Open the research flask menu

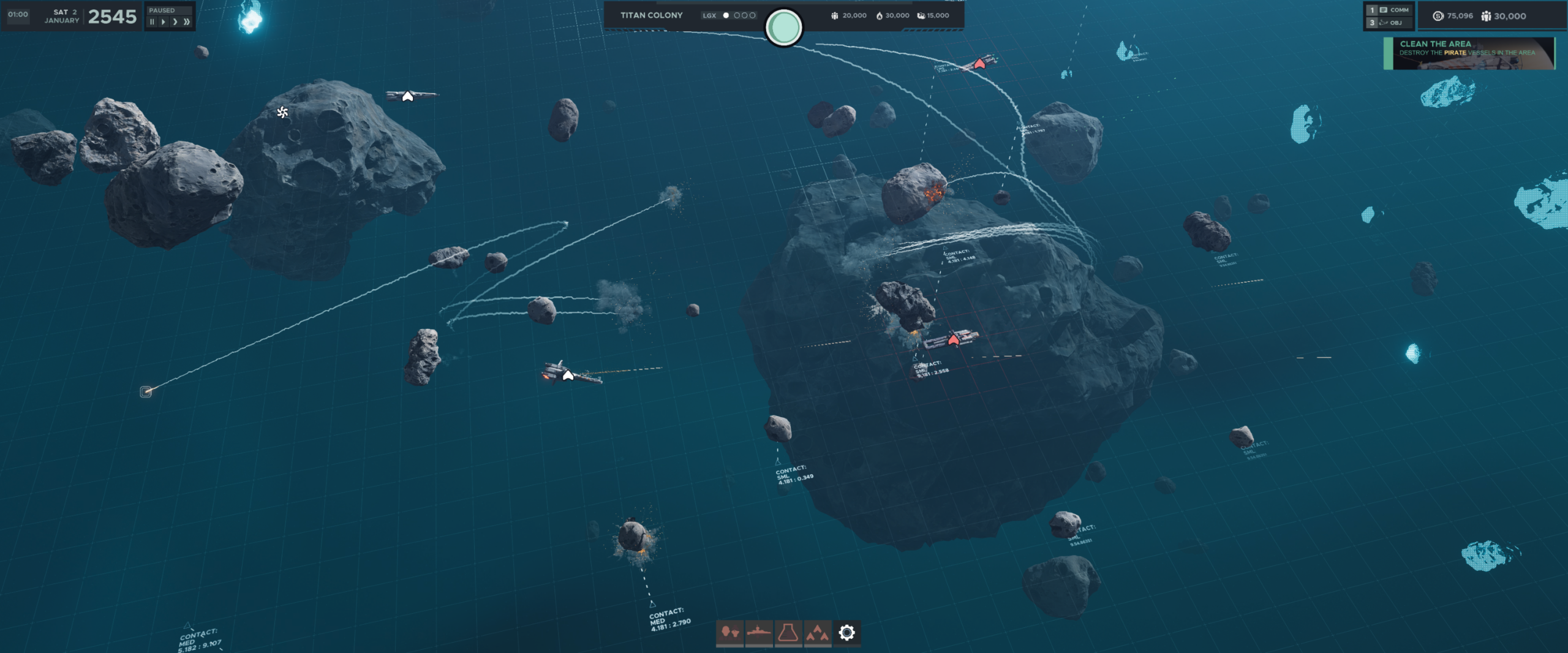(x=788, y=632)
